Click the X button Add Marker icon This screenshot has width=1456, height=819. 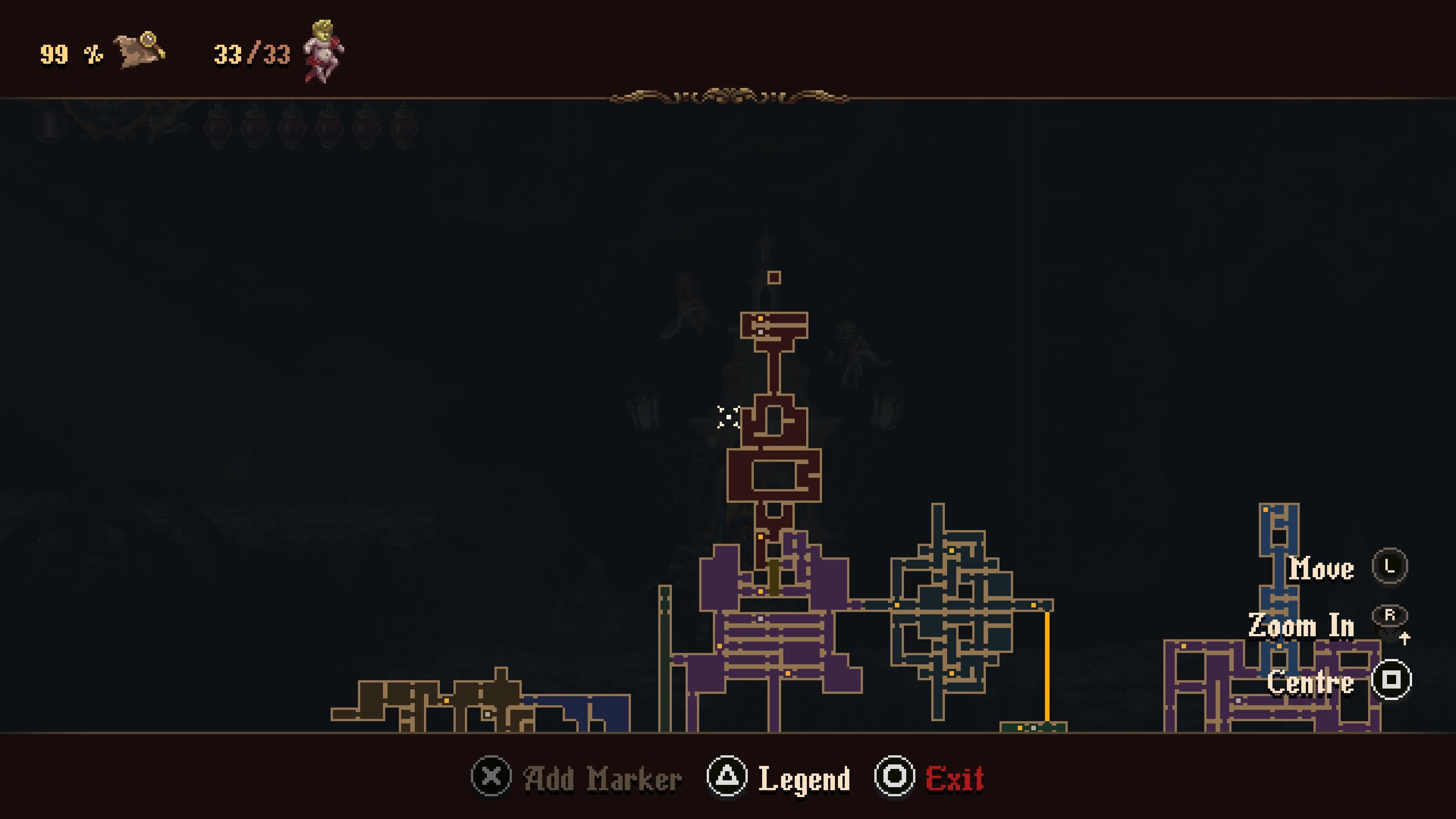coord(491,777)
